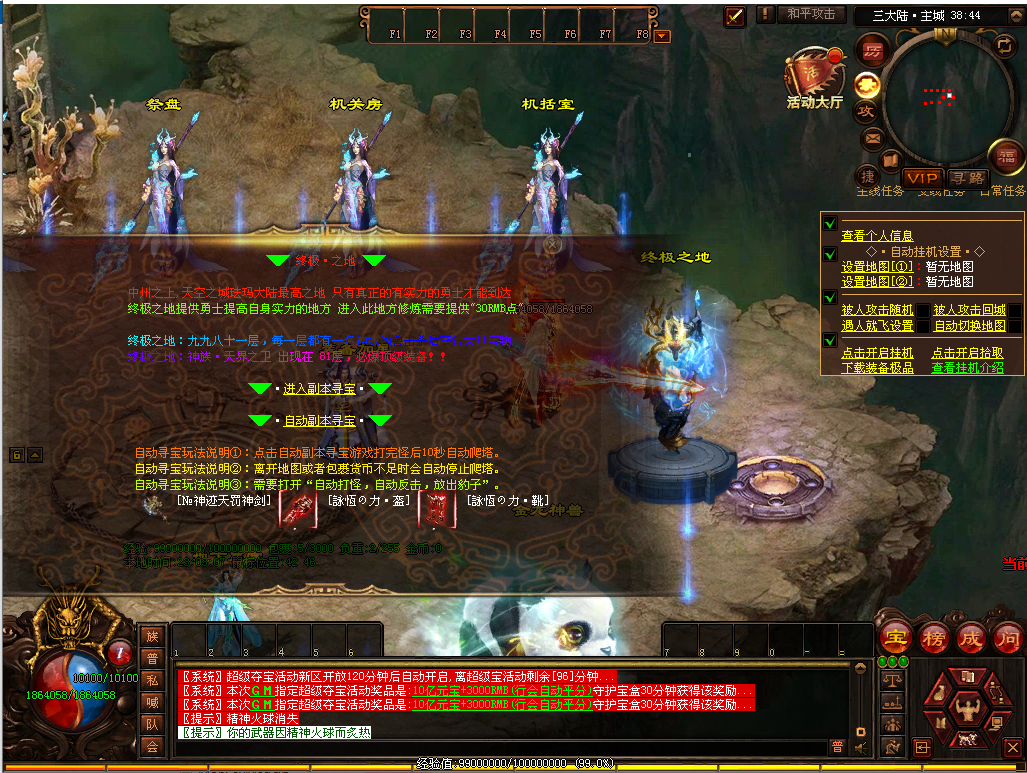
Task: Set auto-farm map via 设置地图[①]
Action: 877,267
